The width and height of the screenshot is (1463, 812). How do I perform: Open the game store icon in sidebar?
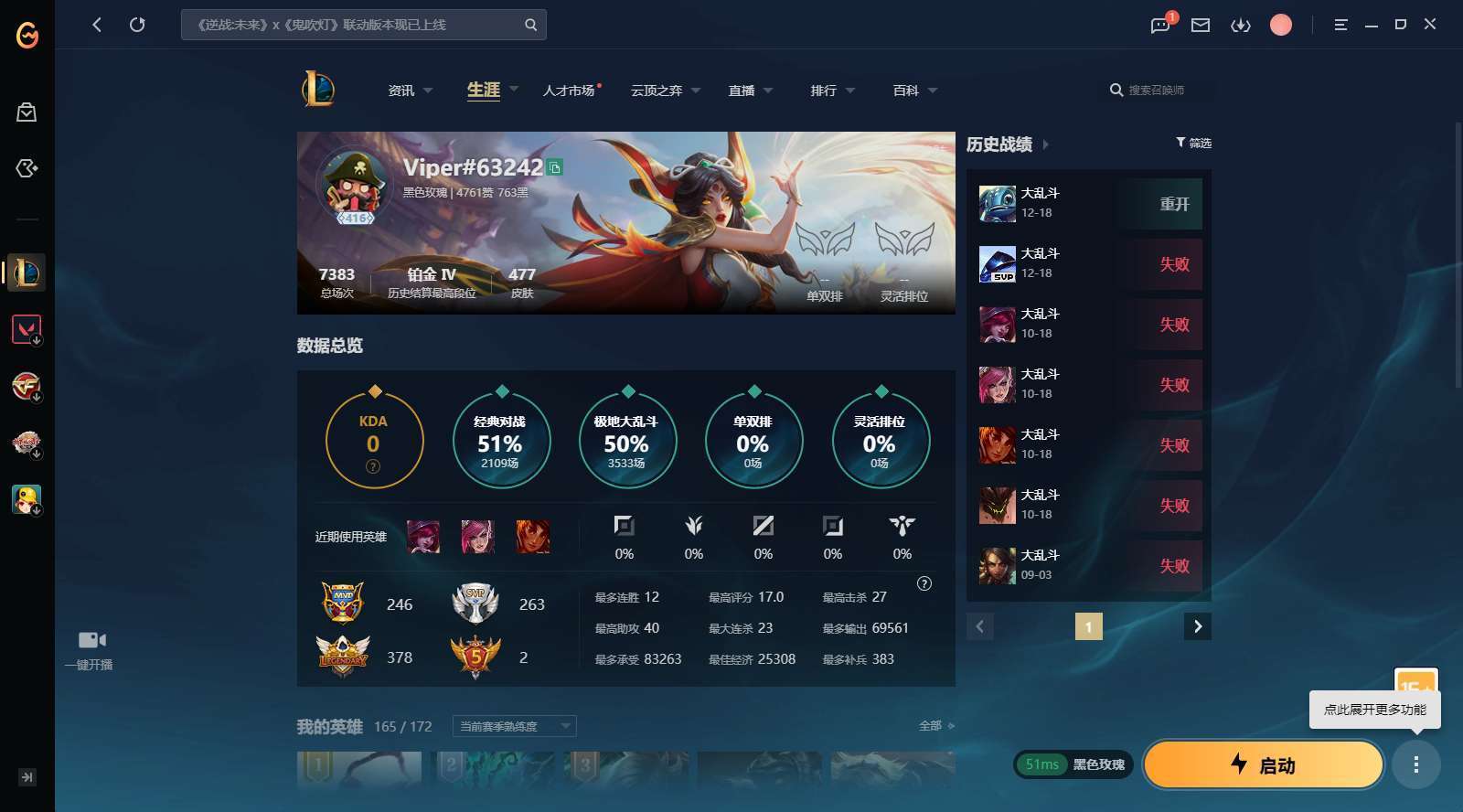tap(27, 112)
